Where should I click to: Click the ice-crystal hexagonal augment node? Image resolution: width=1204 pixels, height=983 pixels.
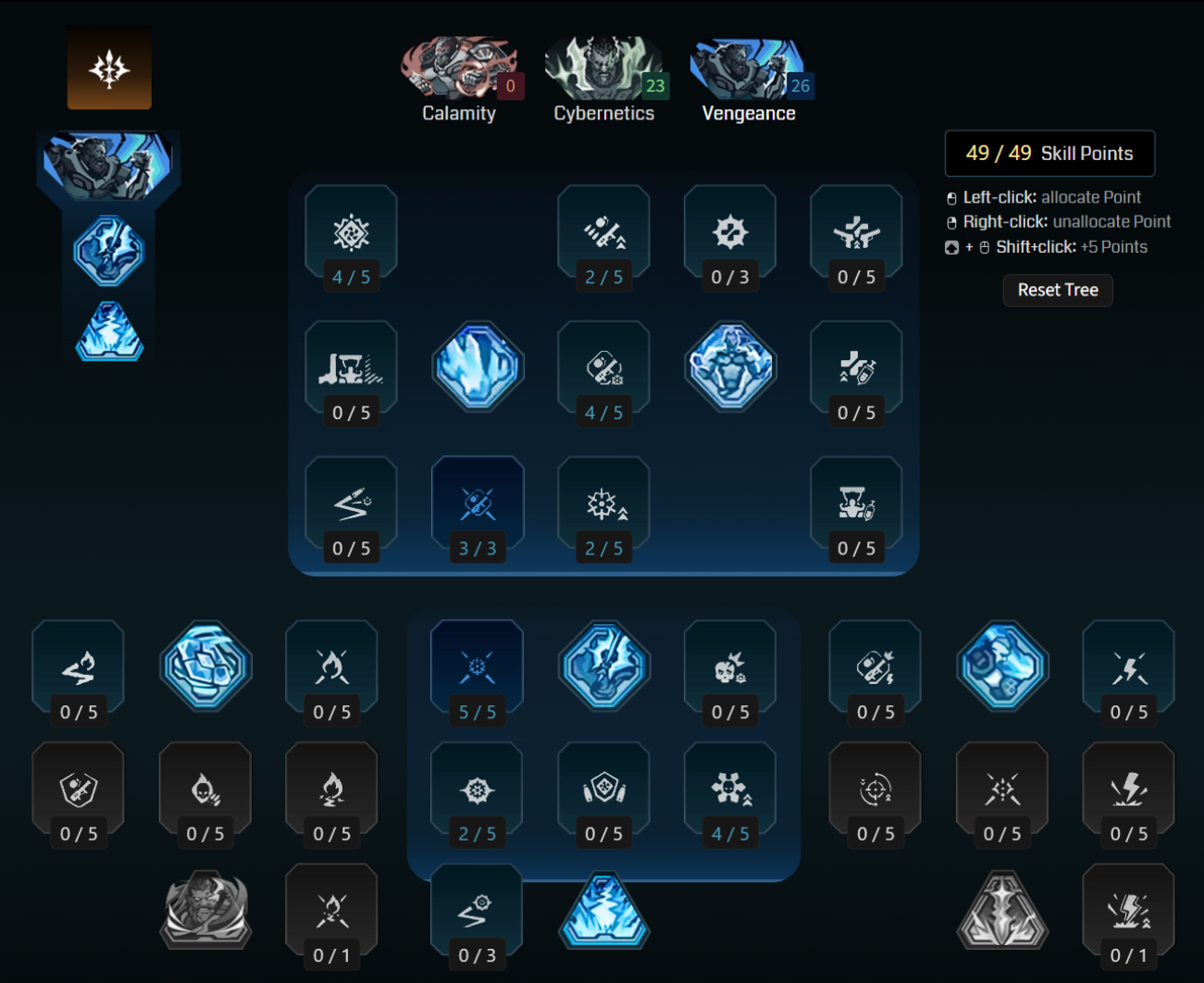pos(478,366)
